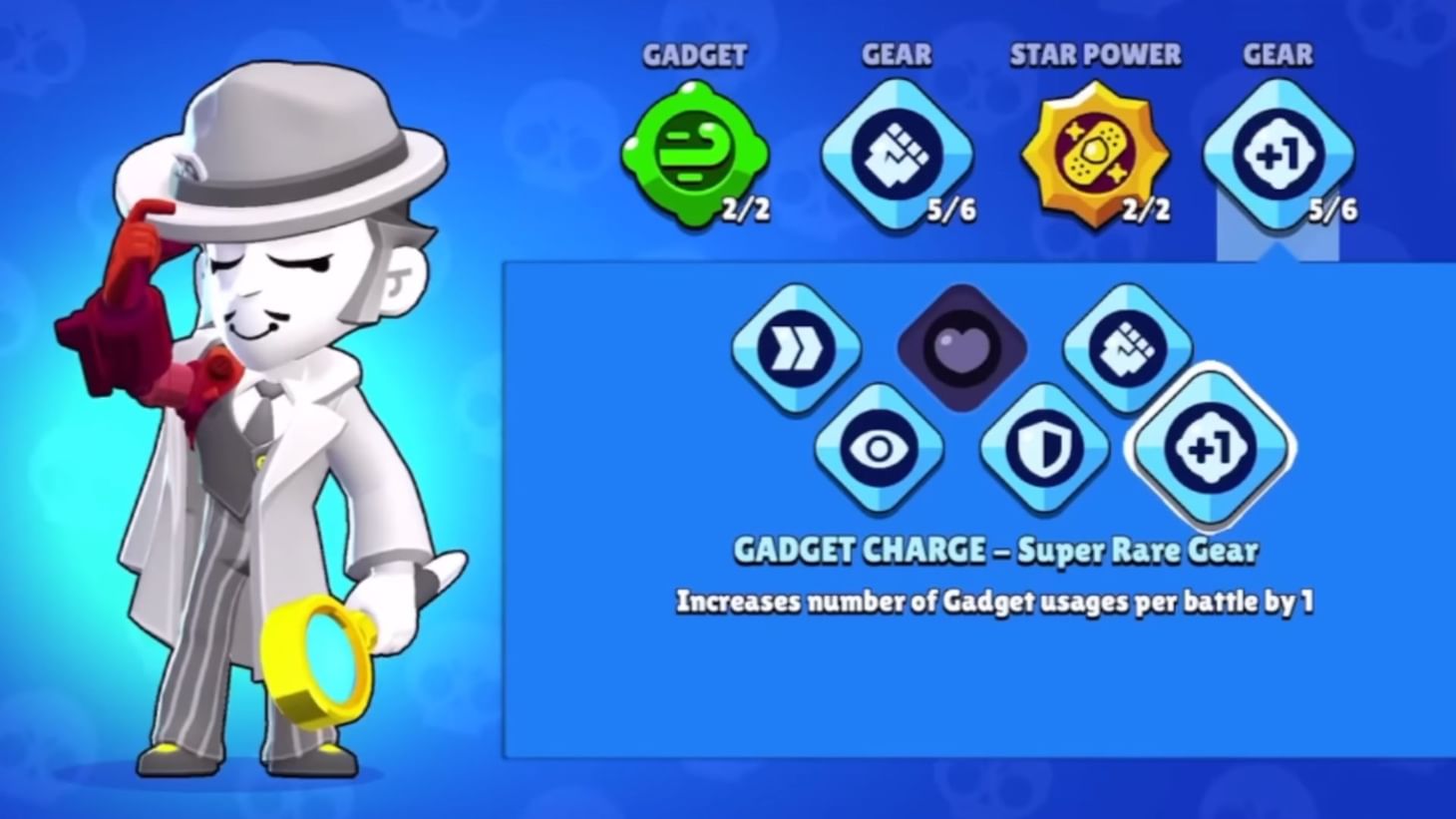1456x819 pixels.
Task: Select the Vision gear eye icon
Action: 879,449
